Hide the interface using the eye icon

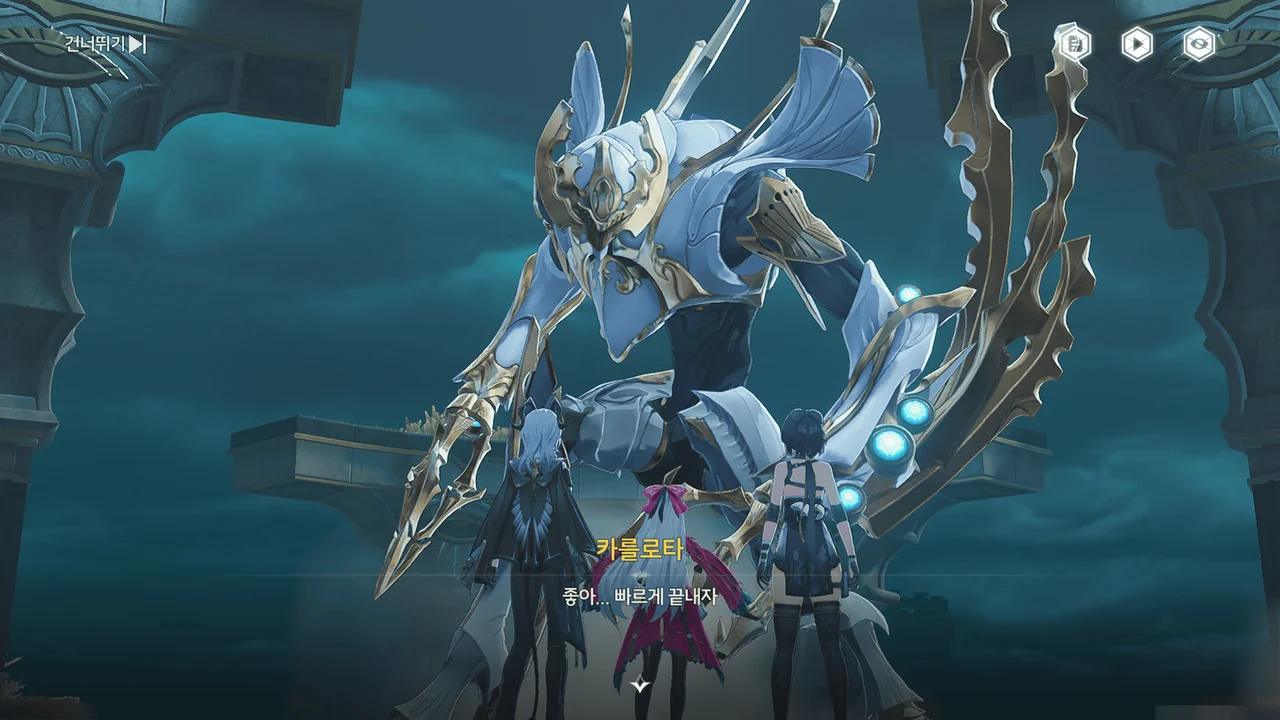coord(1198,44)
